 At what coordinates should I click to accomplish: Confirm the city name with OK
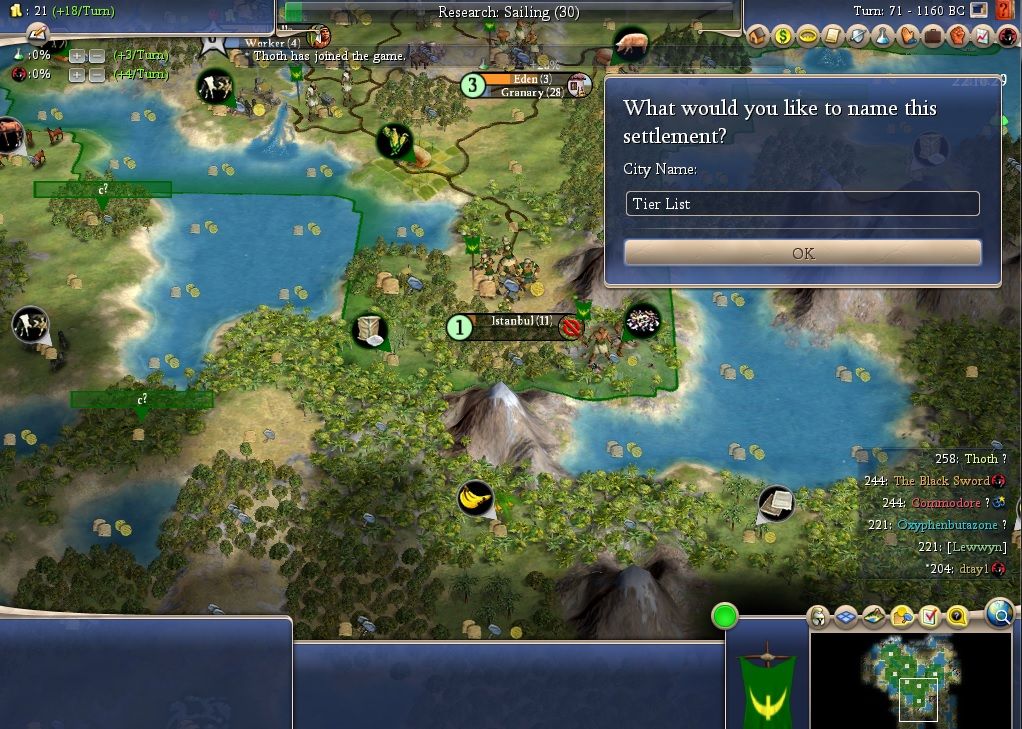pyautogui.click(x=802, y=253)
